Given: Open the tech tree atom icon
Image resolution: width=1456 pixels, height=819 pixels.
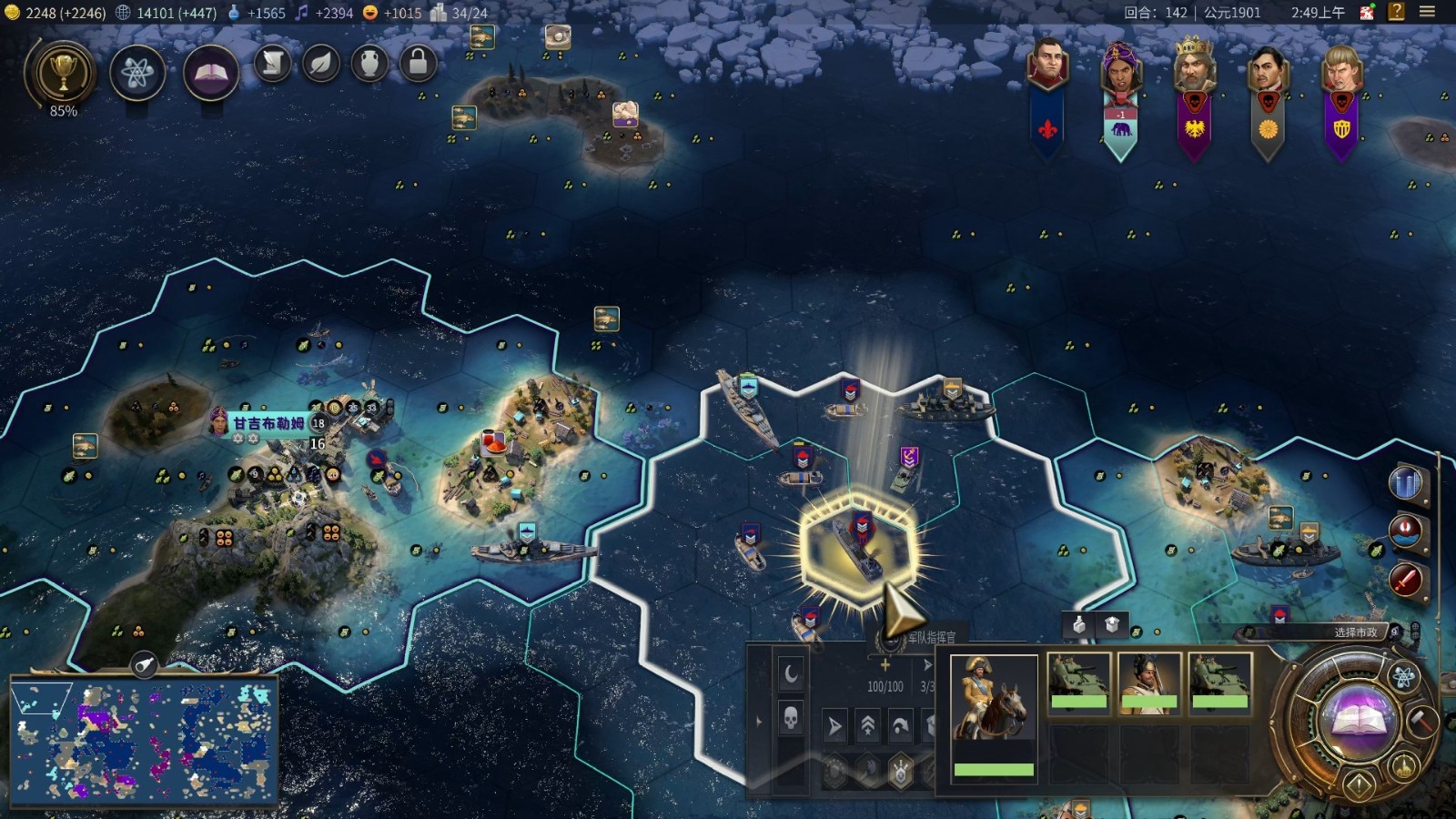Looking at the screenshot, I should [x=137, y=73].
